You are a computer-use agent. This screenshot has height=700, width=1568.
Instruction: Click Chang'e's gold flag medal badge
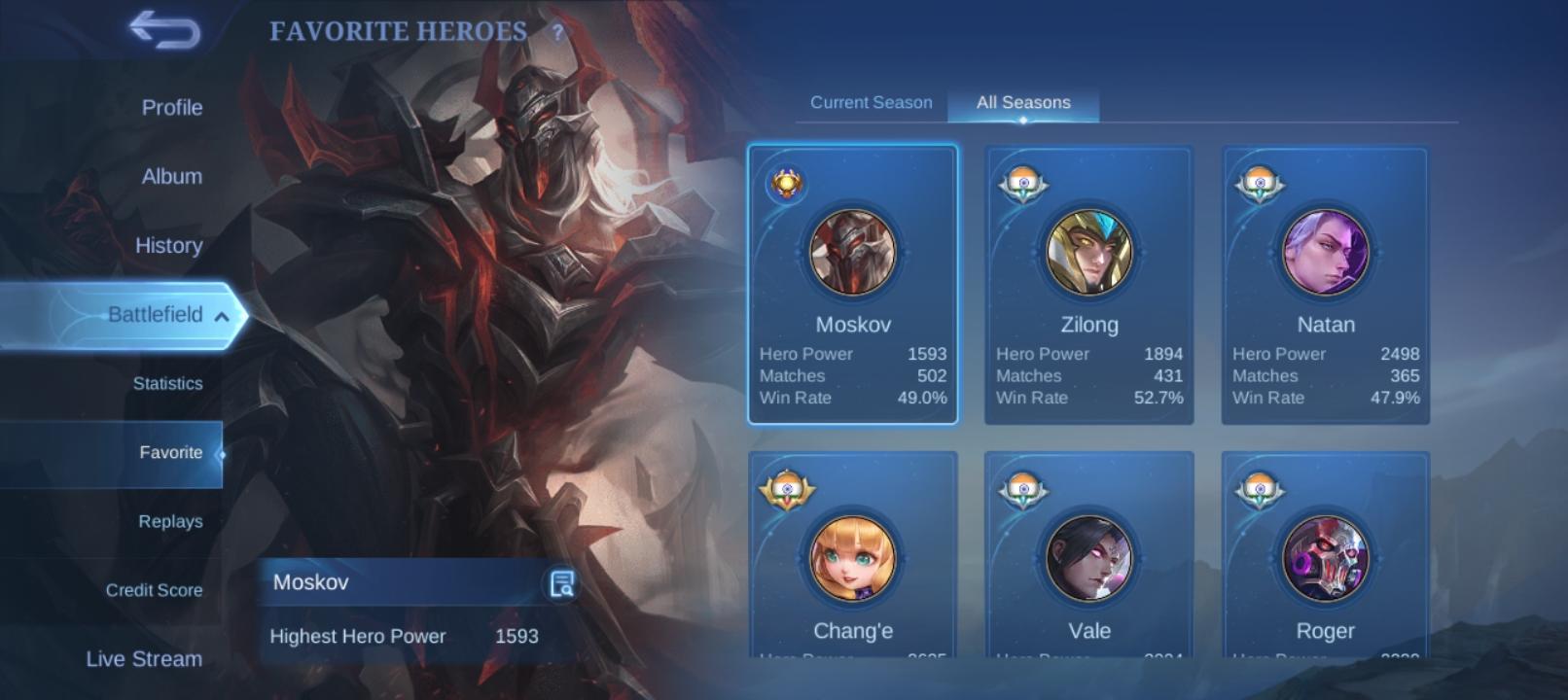[789, 489]
